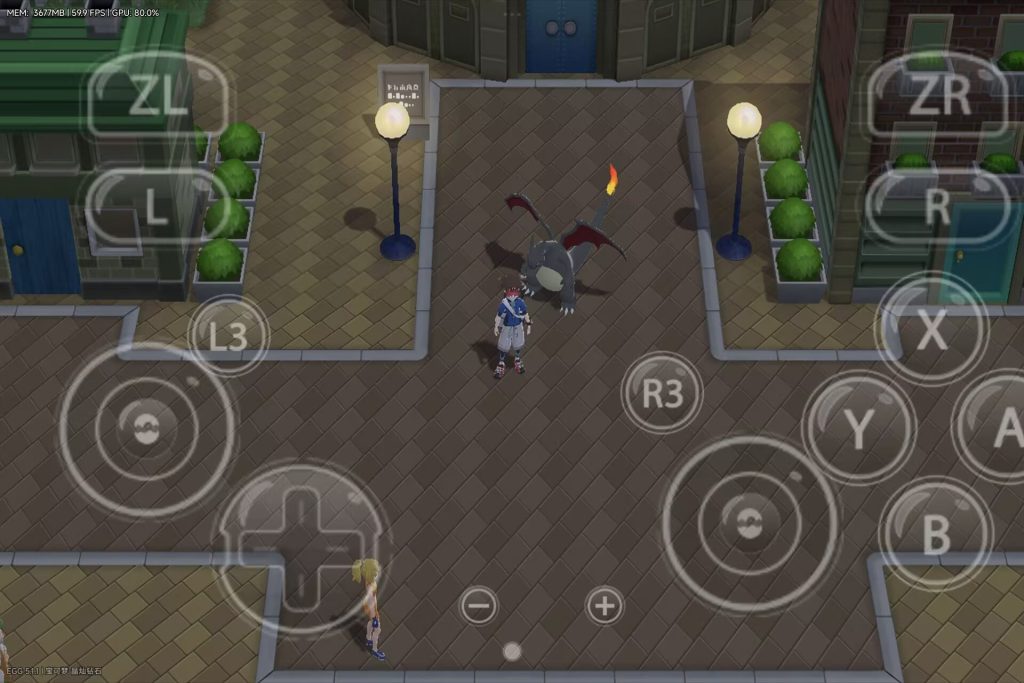Touch the right analog stick Poké Ball
The height and width of the screenshot is (683, 1024).
click(749, 521)
